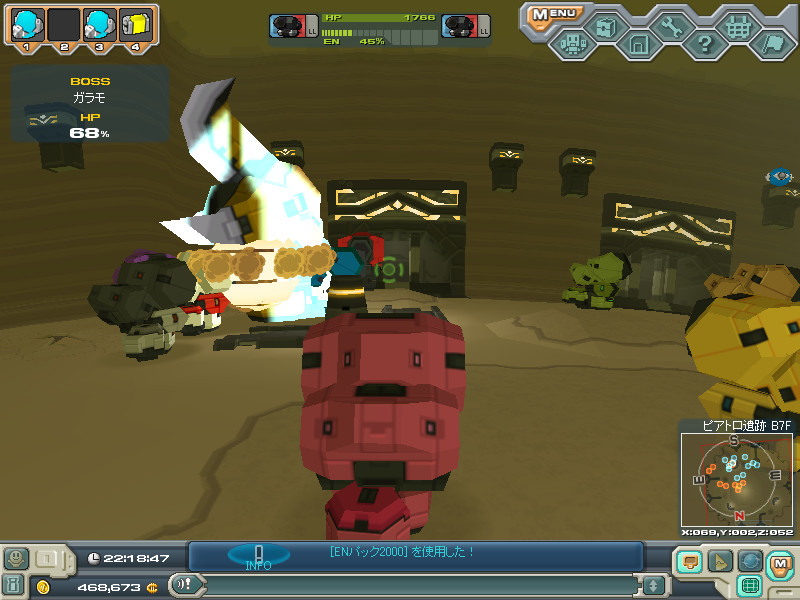
Task: Open the orange speech bubble chat button
Action: coord(689,562)
